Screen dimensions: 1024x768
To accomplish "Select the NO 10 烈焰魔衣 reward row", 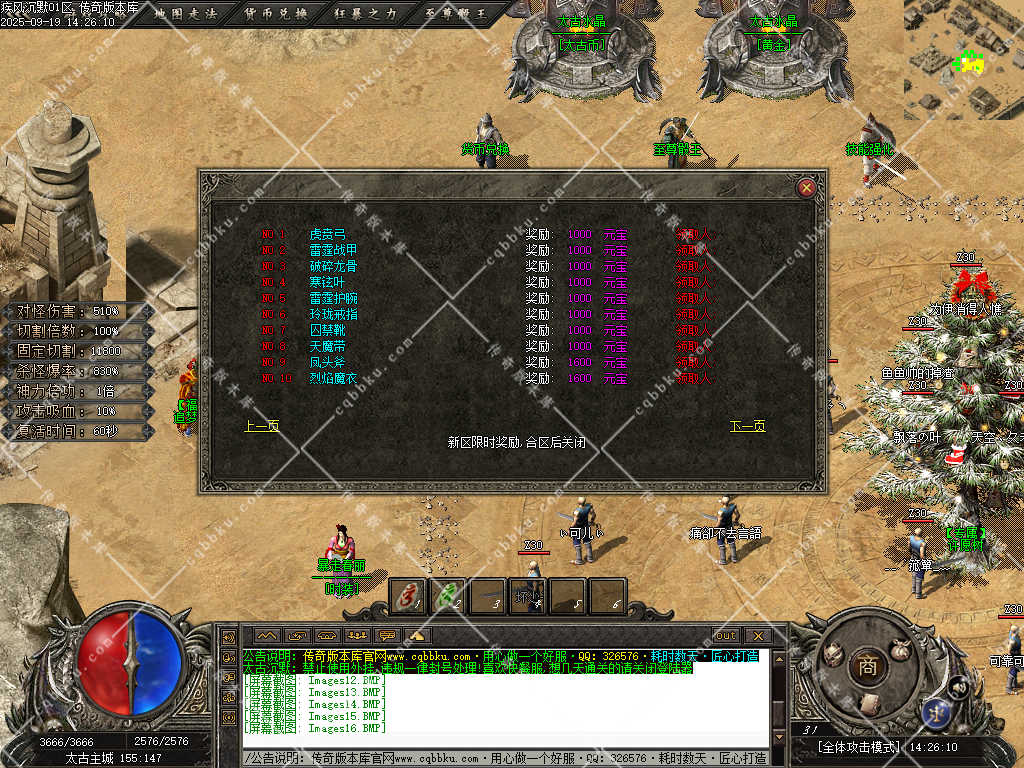I will click(x=333, y=378).
